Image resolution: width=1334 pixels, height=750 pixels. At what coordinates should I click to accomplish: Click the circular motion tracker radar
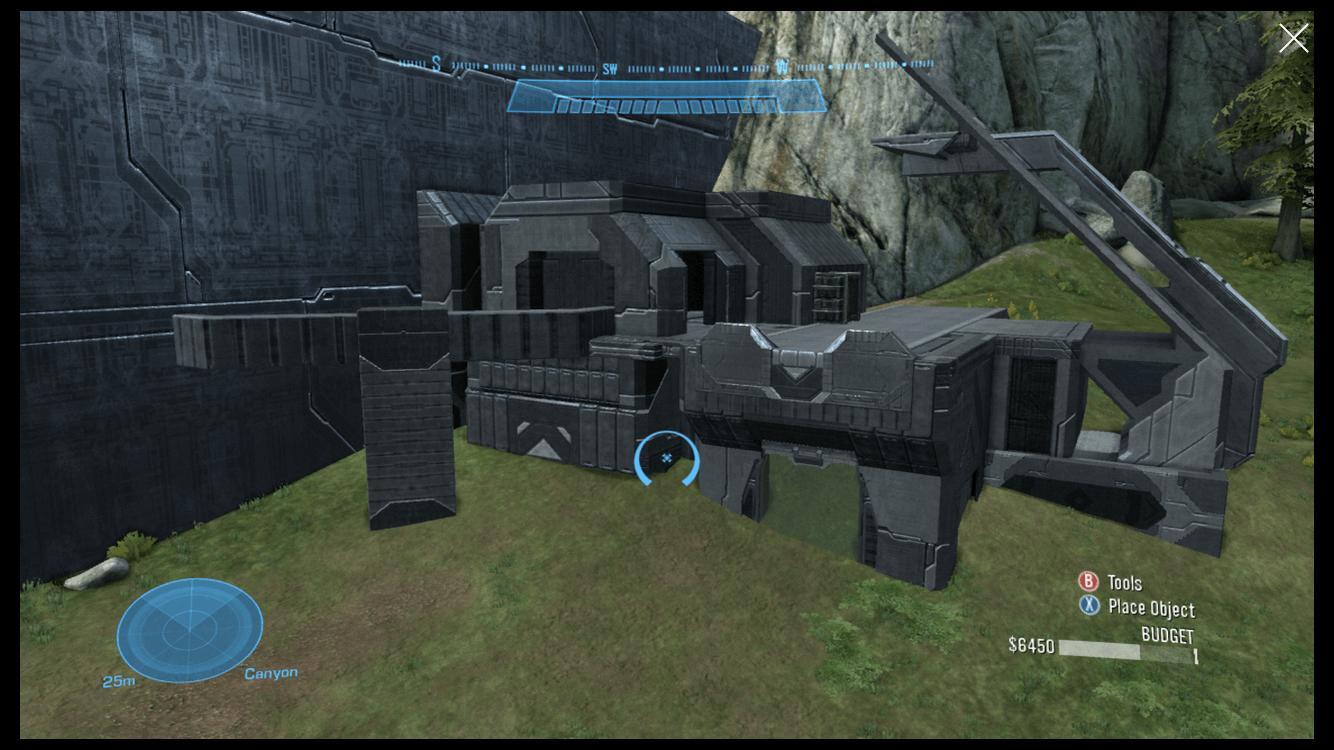pyautogui.click(x=189, y=630)
